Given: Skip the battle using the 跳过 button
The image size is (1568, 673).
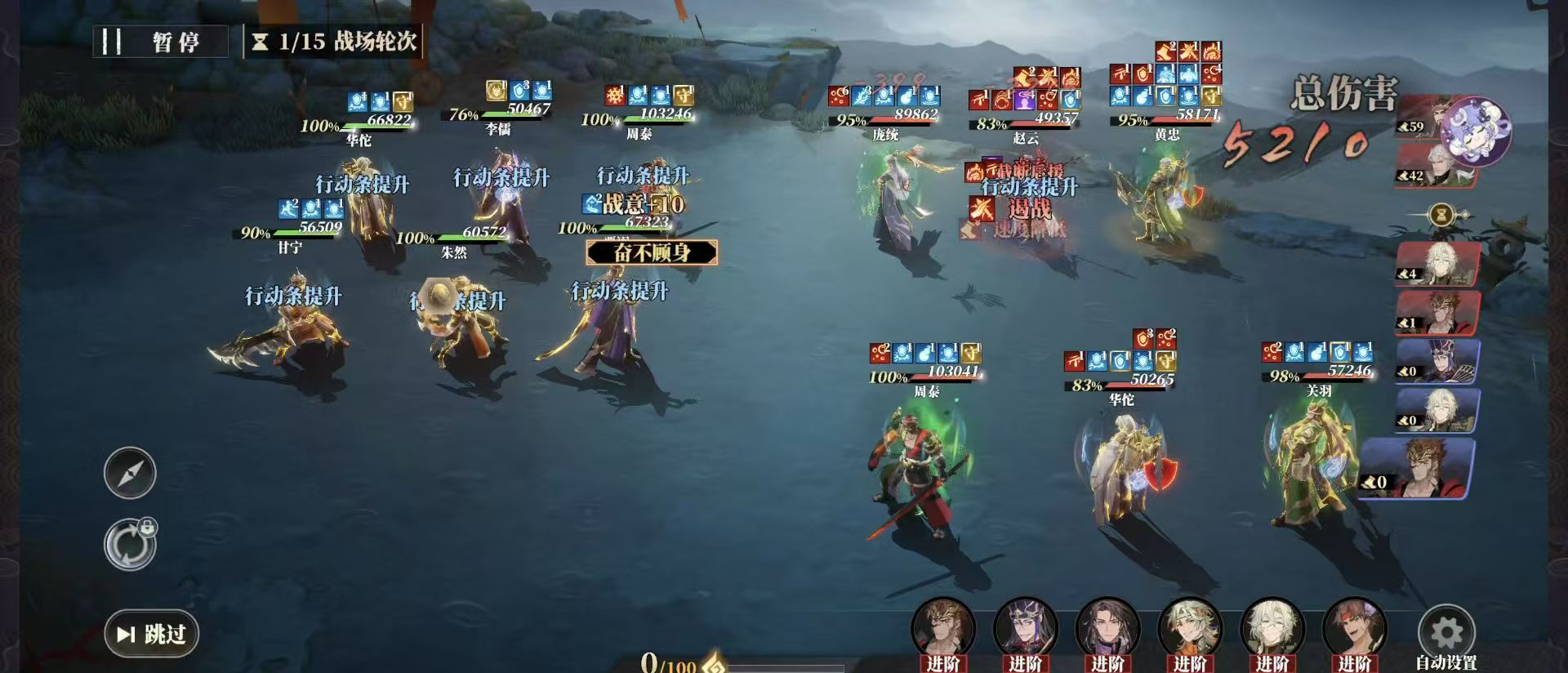Looking at the screenshot, I should tap(152, 634).
